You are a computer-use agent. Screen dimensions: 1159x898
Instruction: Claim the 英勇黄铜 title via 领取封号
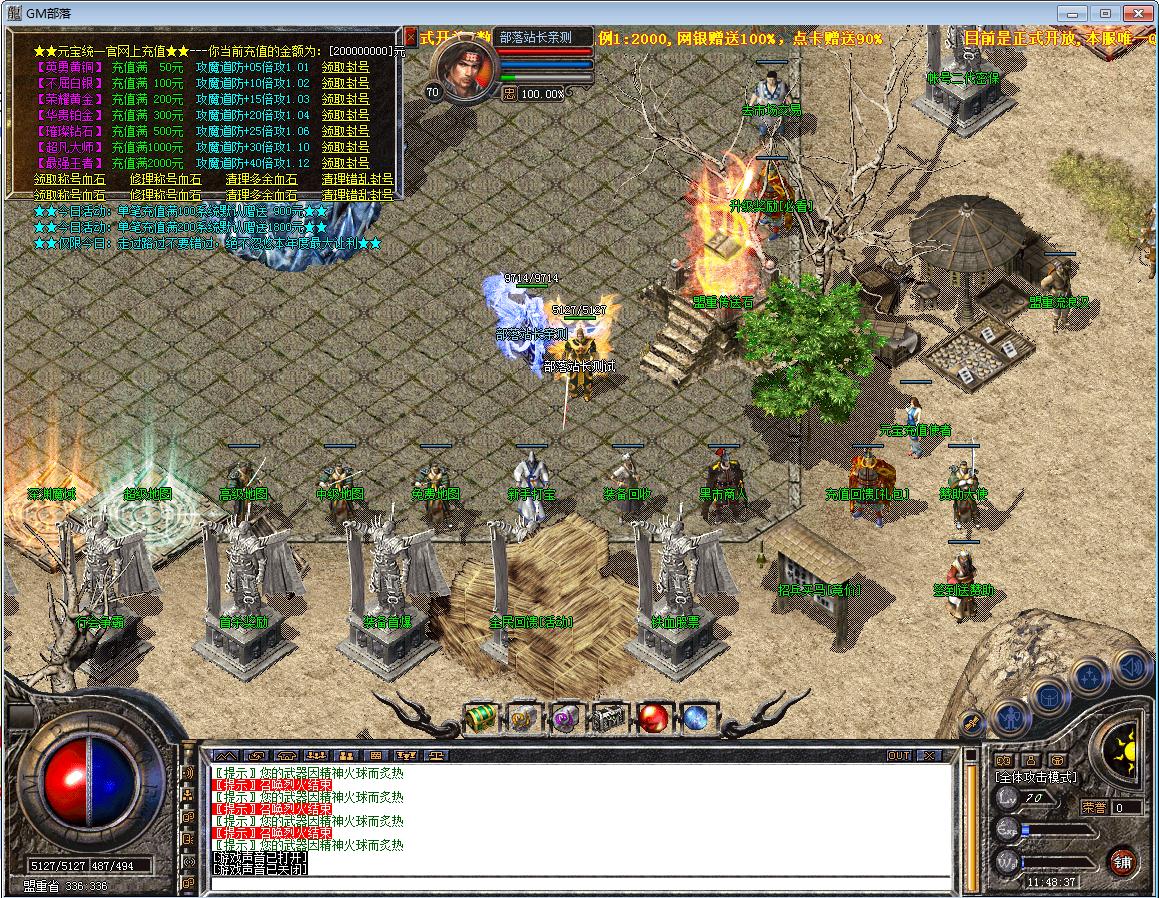coord(345,67)
